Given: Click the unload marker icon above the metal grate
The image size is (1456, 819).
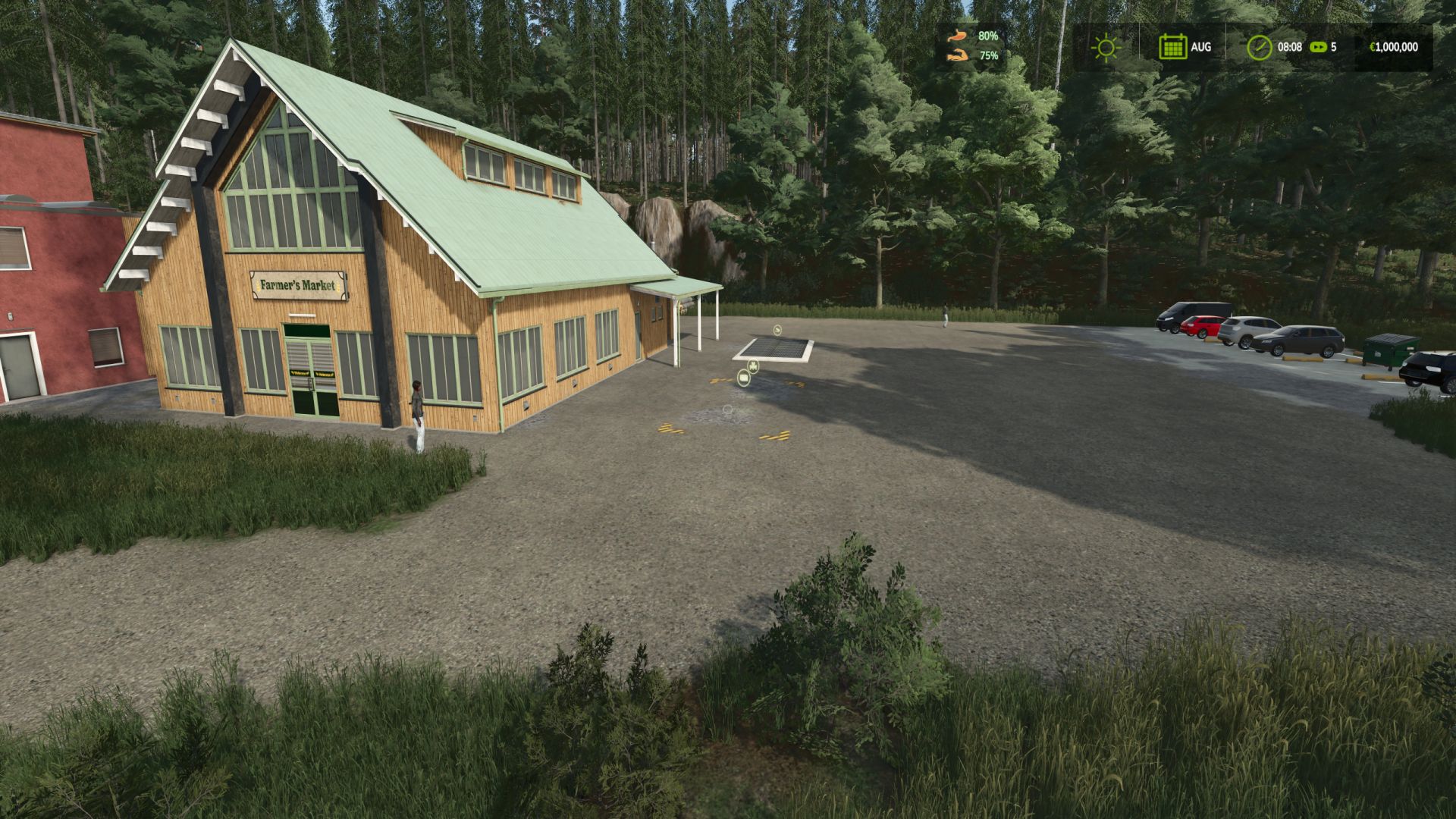Looking at the screenshot, I should [777, 331].
